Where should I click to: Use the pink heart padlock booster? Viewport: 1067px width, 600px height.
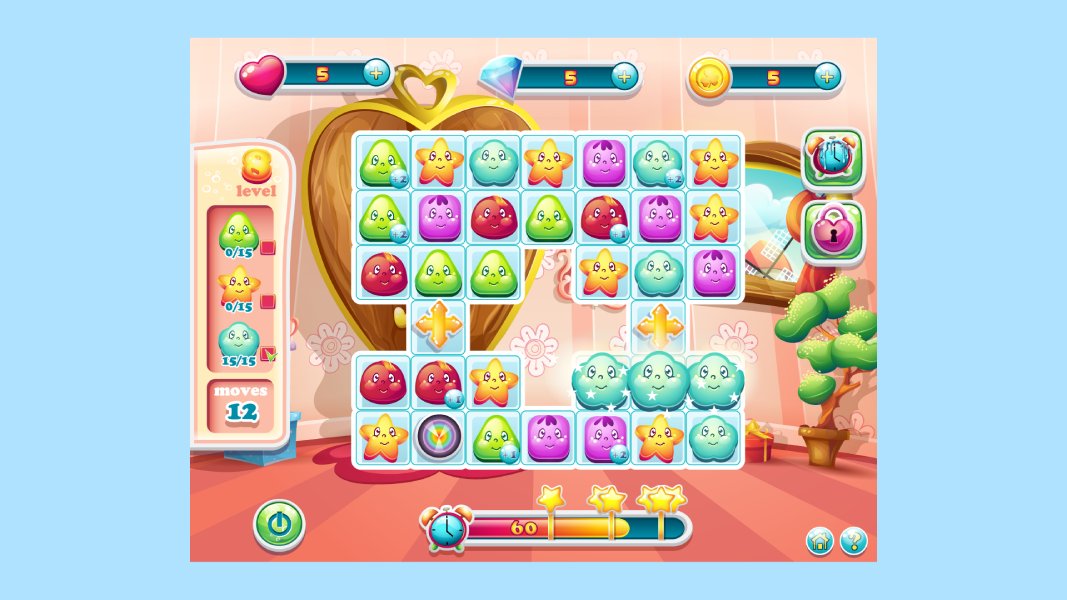832,231
